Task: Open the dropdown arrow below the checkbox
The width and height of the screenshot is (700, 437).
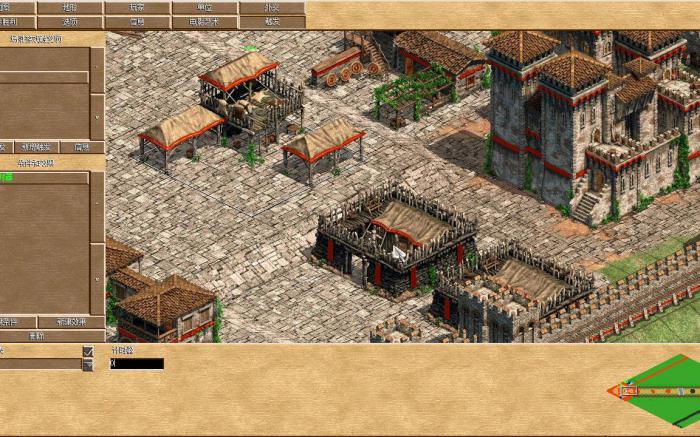Action: pos(88,365)
